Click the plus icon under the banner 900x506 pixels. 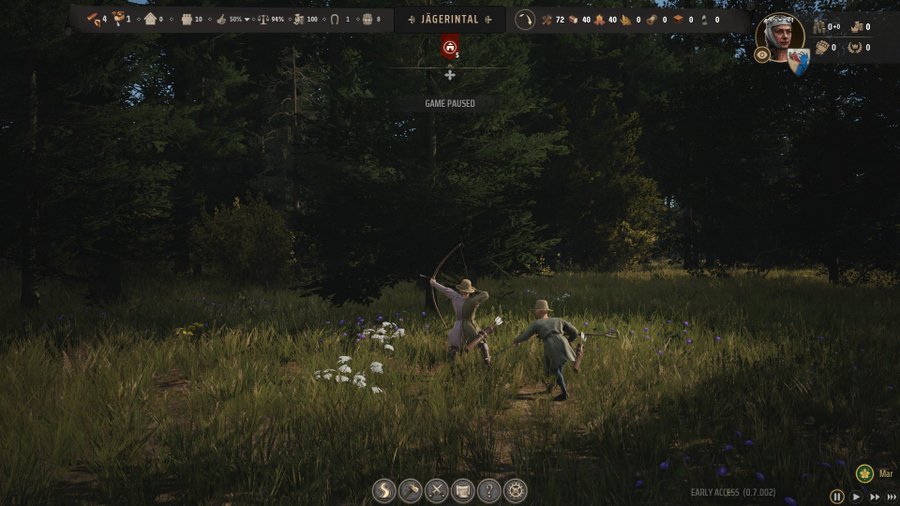tap(450, 75)
